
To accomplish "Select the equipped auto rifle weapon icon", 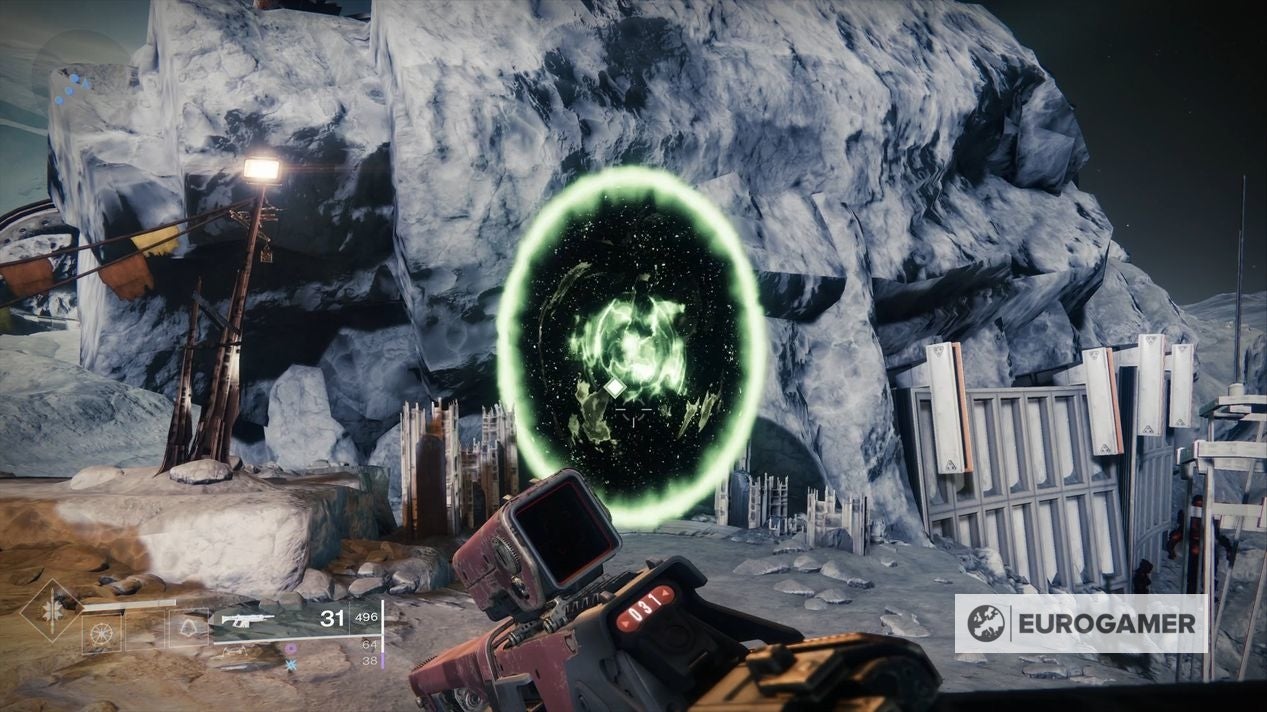I will click(x=248, y=620).
